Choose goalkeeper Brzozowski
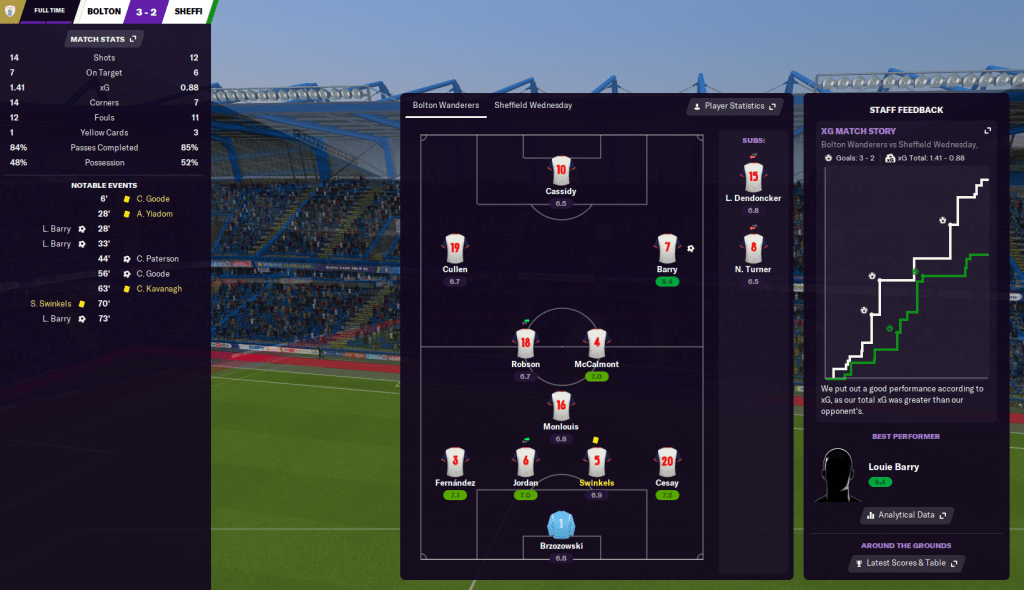The height and width of the screenshot is (590, 1024). [561, 525]
